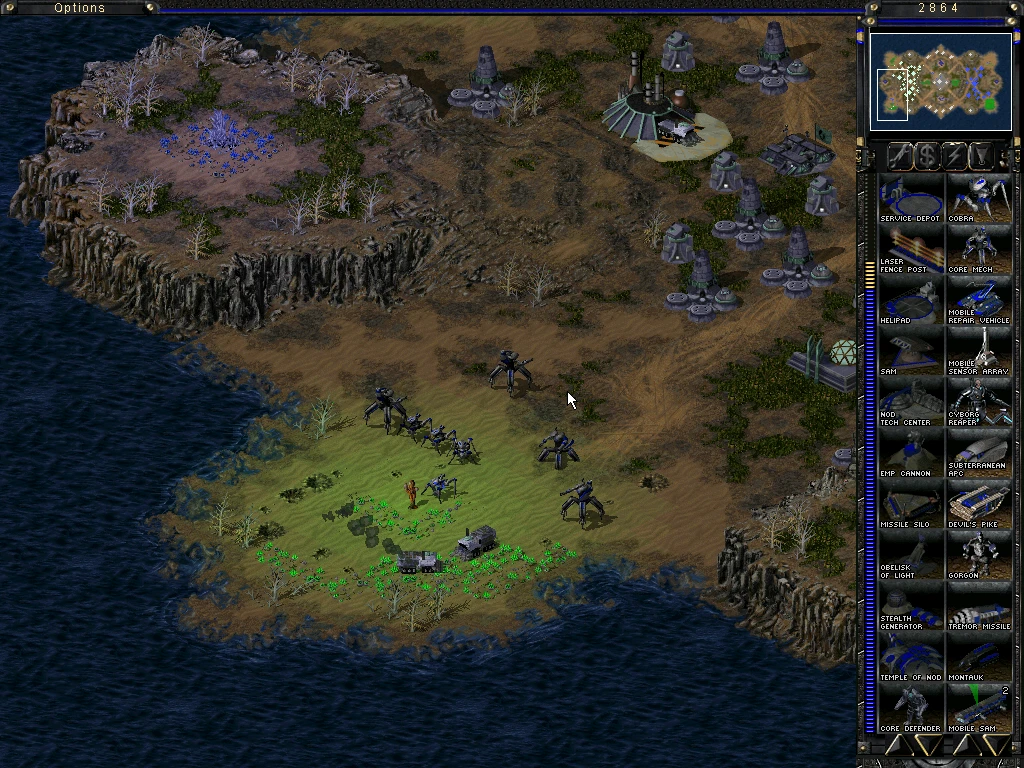Activate the repair wrench button
The width and height of the screenshot is (1024, 768).
pos(900,155)
